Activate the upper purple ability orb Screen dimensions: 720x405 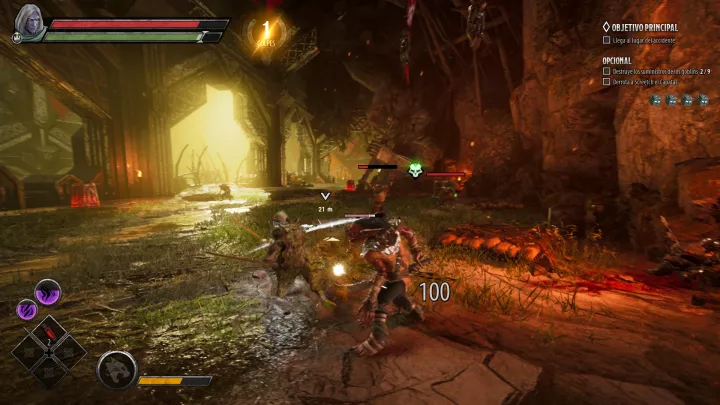(x=48, y=292)
